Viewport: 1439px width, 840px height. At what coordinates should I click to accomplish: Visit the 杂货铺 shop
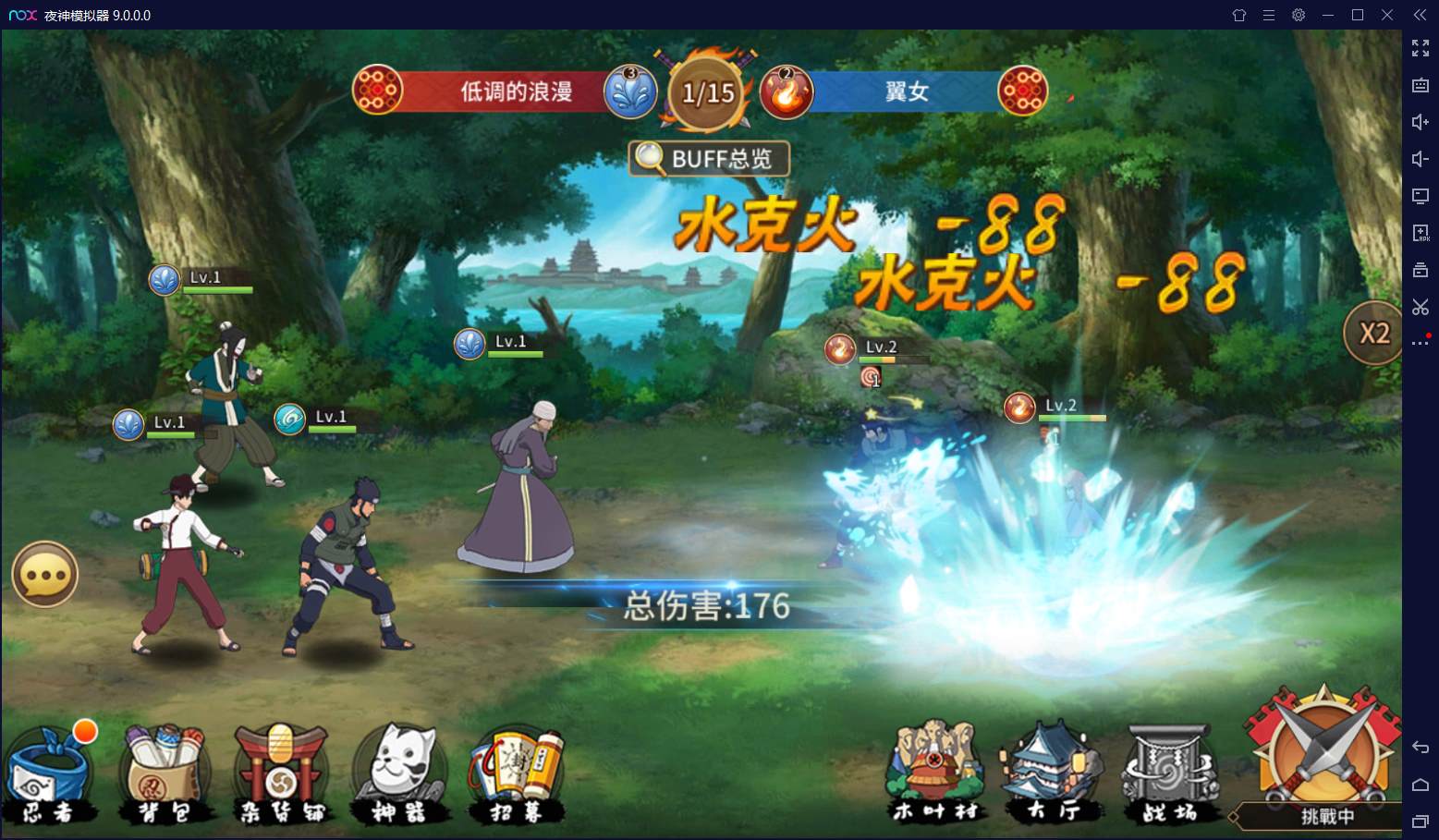click(x=280, y=776)
